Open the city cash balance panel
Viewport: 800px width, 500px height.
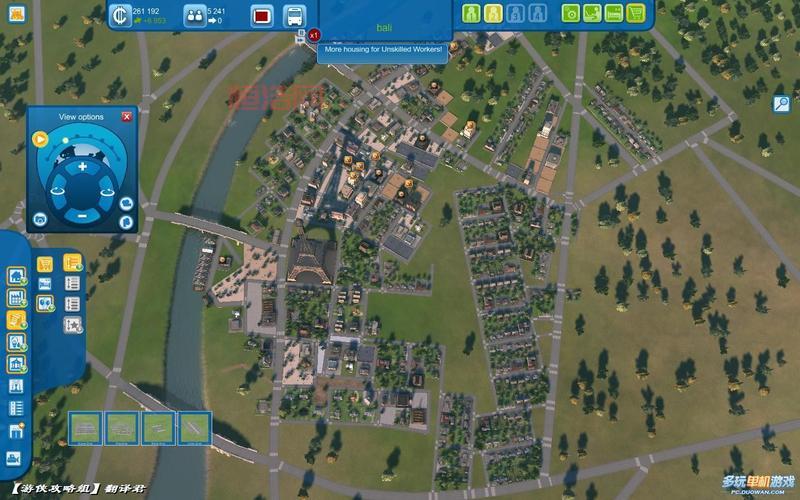[x=119, y=15]
